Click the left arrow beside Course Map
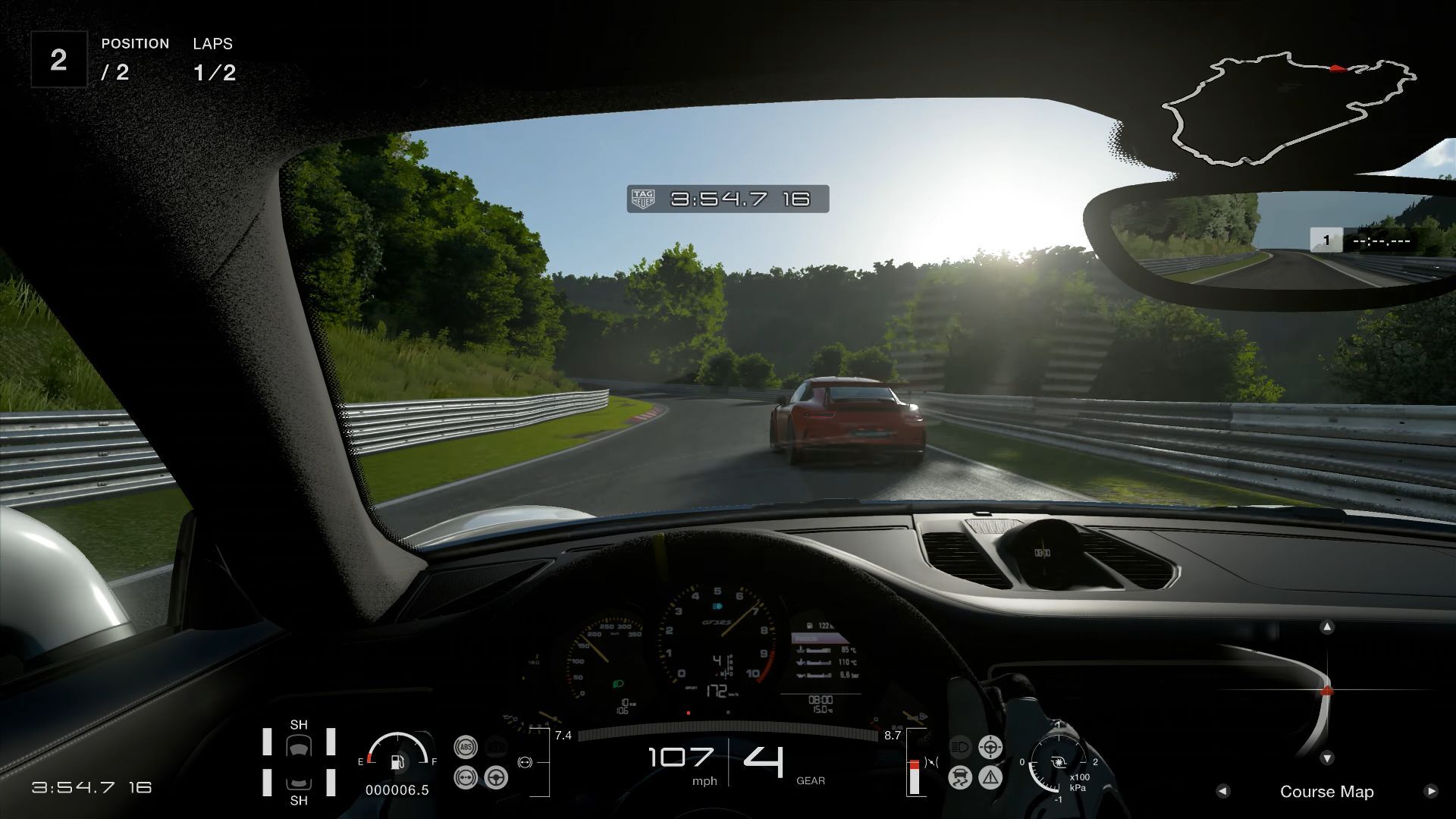 click(1222, 791)
